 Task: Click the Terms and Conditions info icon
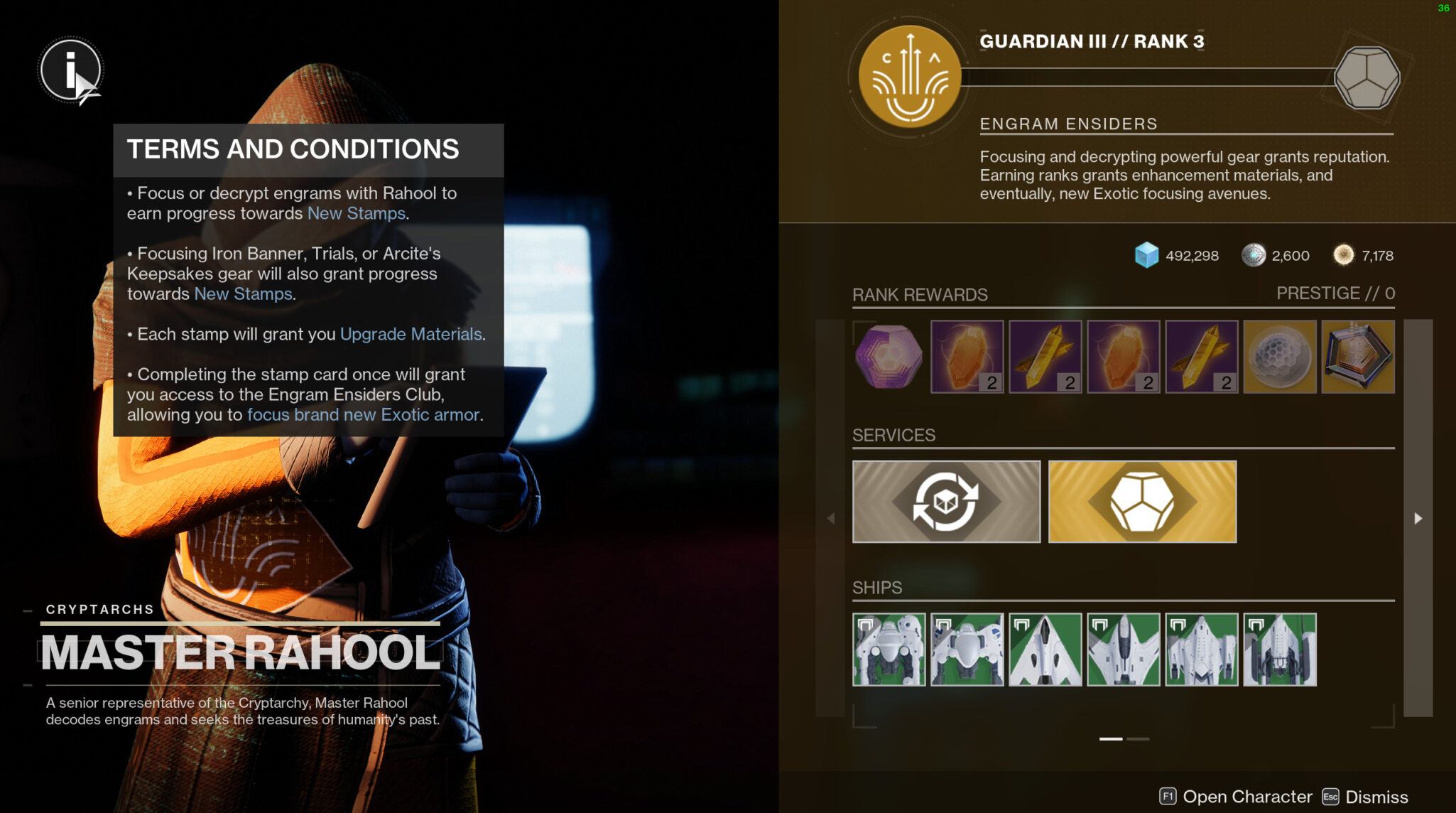[x=70, y=70]
